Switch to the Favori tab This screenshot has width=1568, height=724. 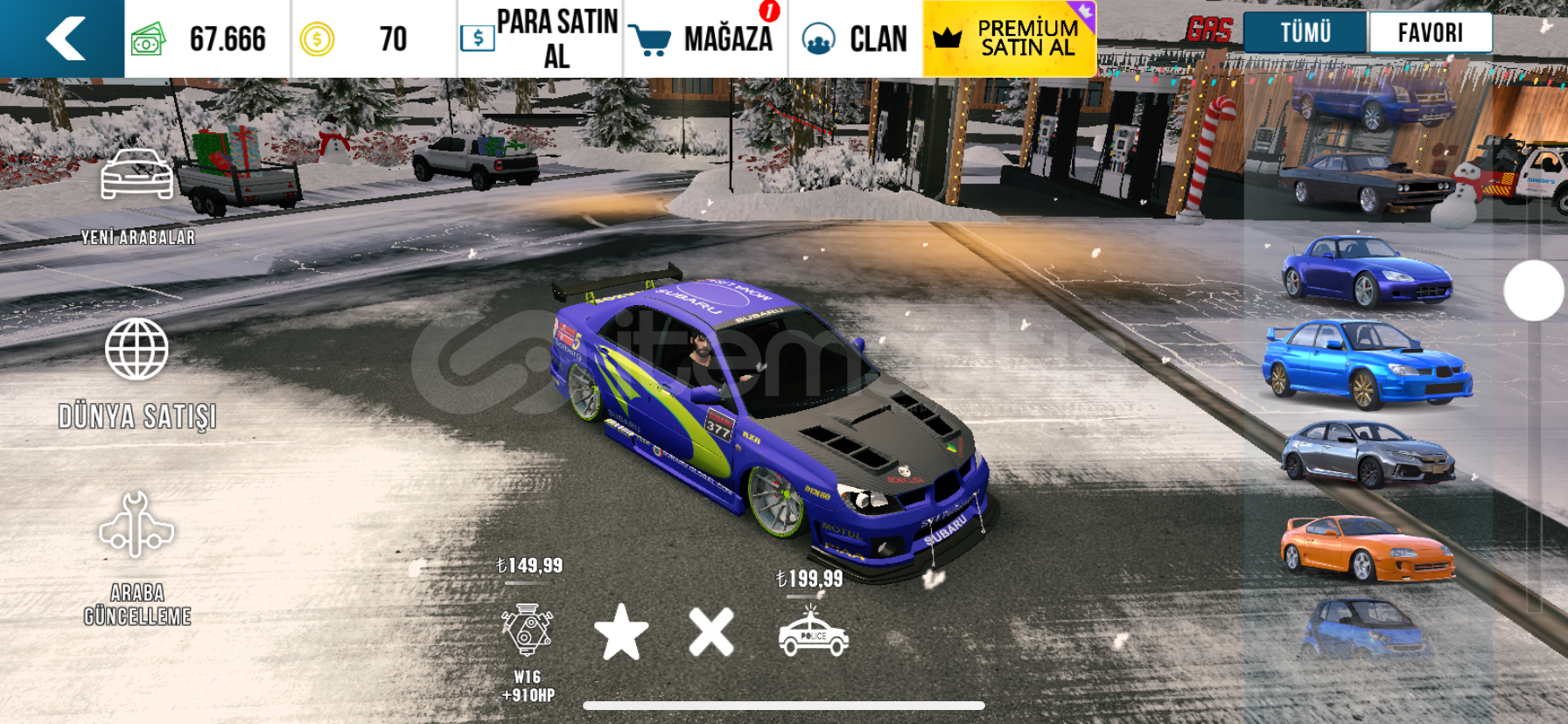pyautogui.click(x=1430, y=33)
